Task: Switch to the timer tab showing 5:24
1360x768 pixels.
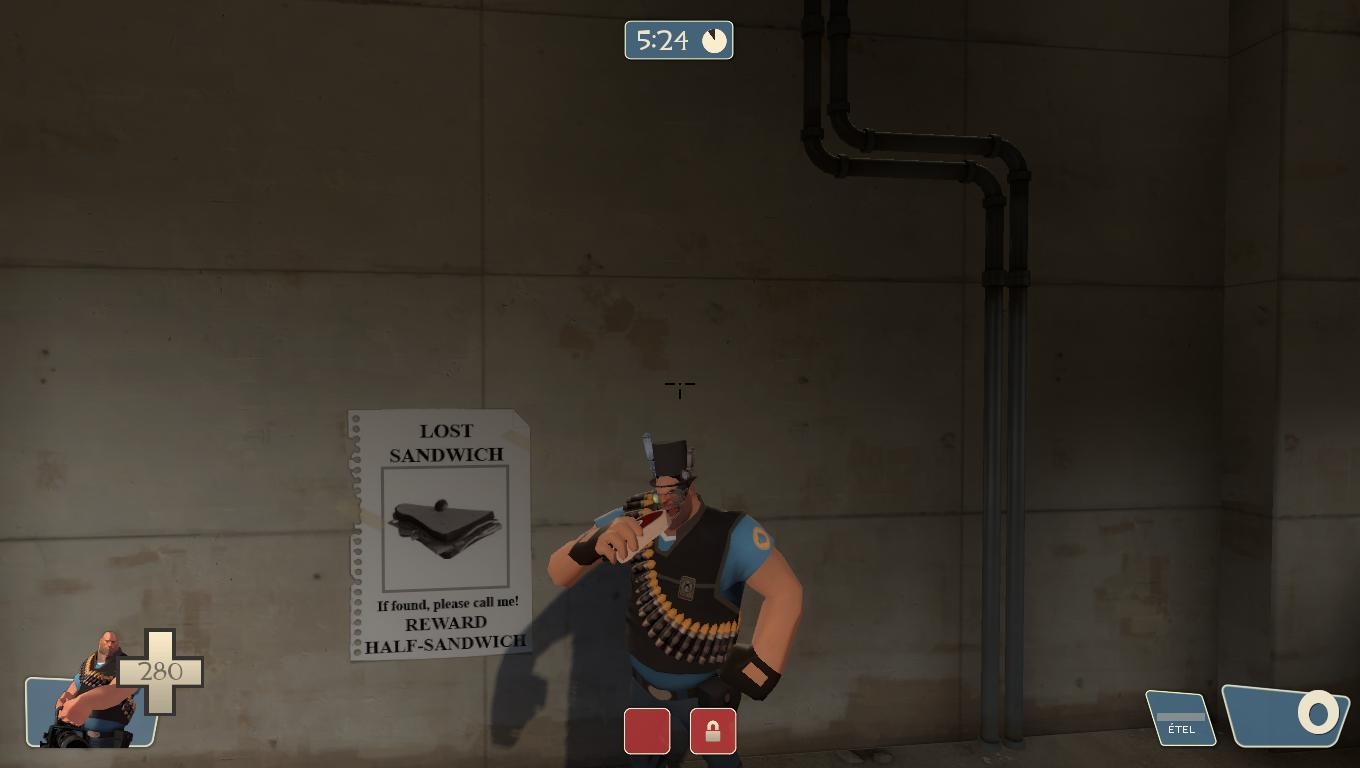Action: (x=661, y=40)
